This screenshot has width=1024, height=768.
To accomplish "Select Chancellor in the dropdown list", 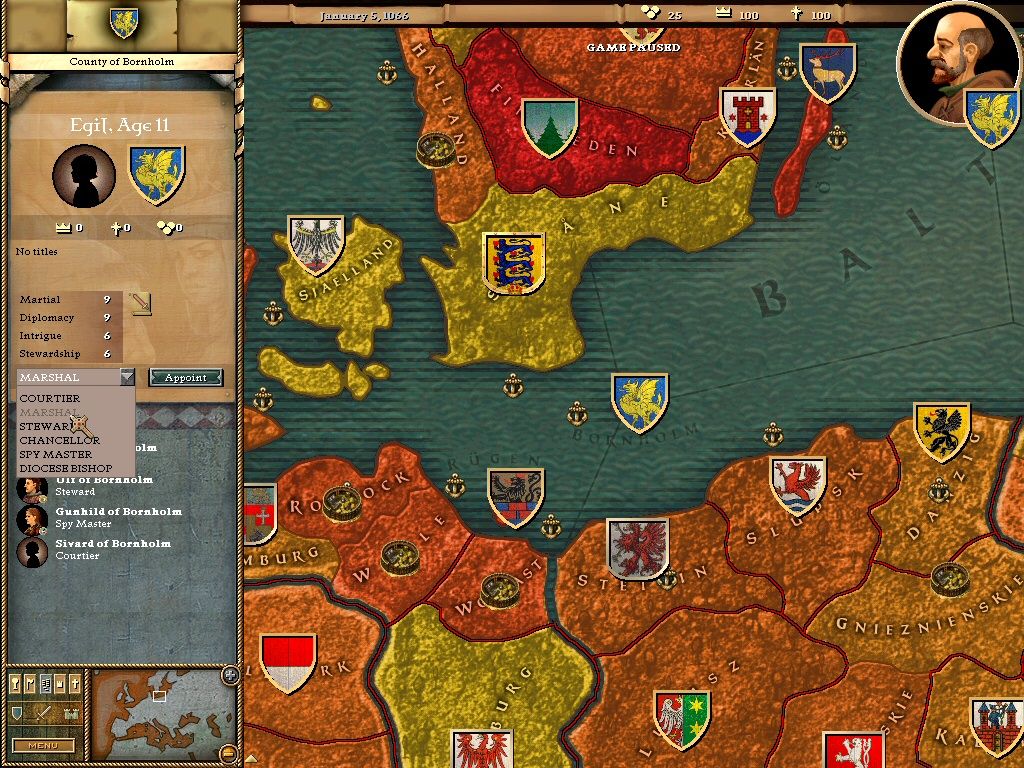I will click(60, 440).
